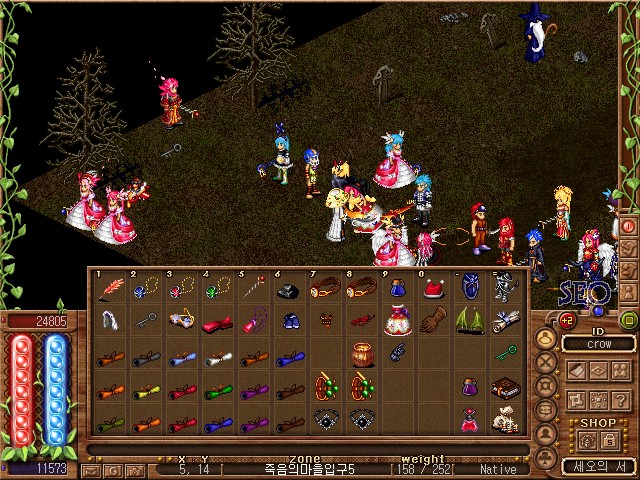The height and width of the screenshot is (480, 640).
Task: Click the 세오의 서 button
Action: tap(595, 465)
